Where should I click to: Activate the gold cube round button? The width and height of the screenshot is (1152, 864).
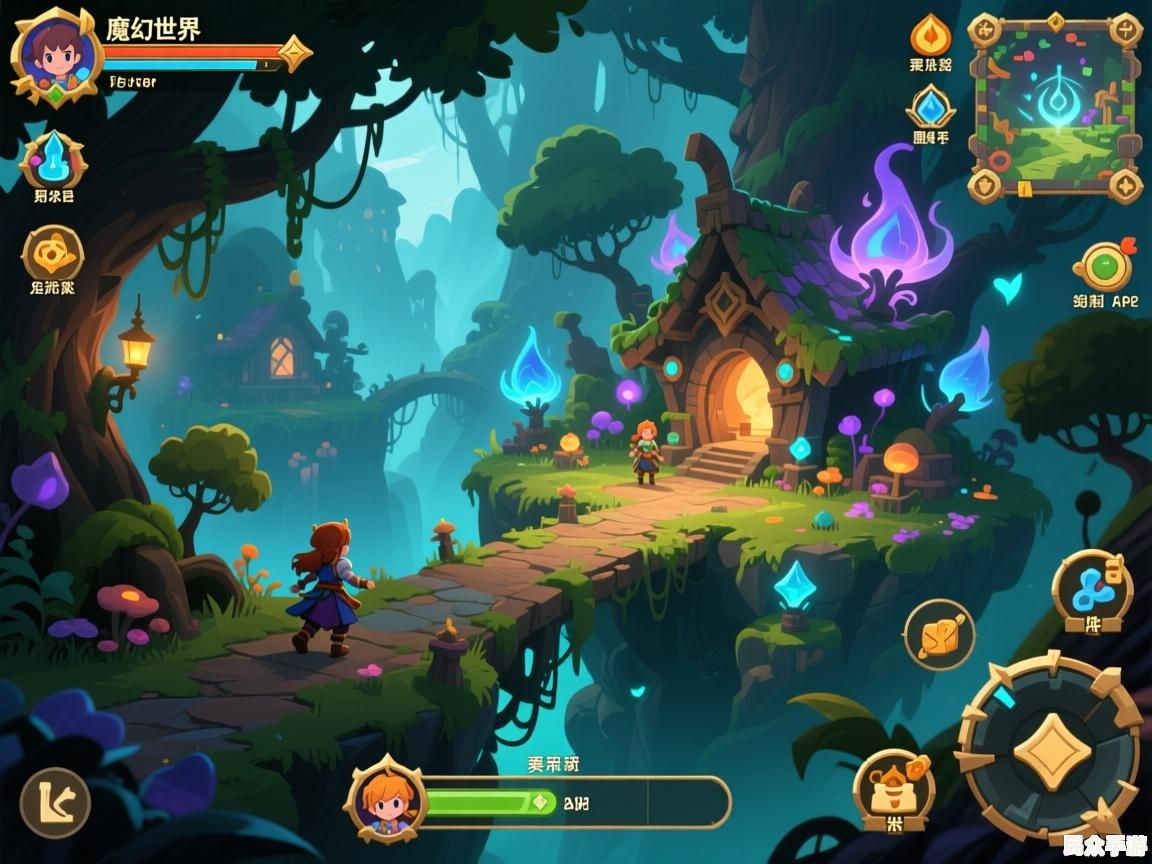(939, 634)
